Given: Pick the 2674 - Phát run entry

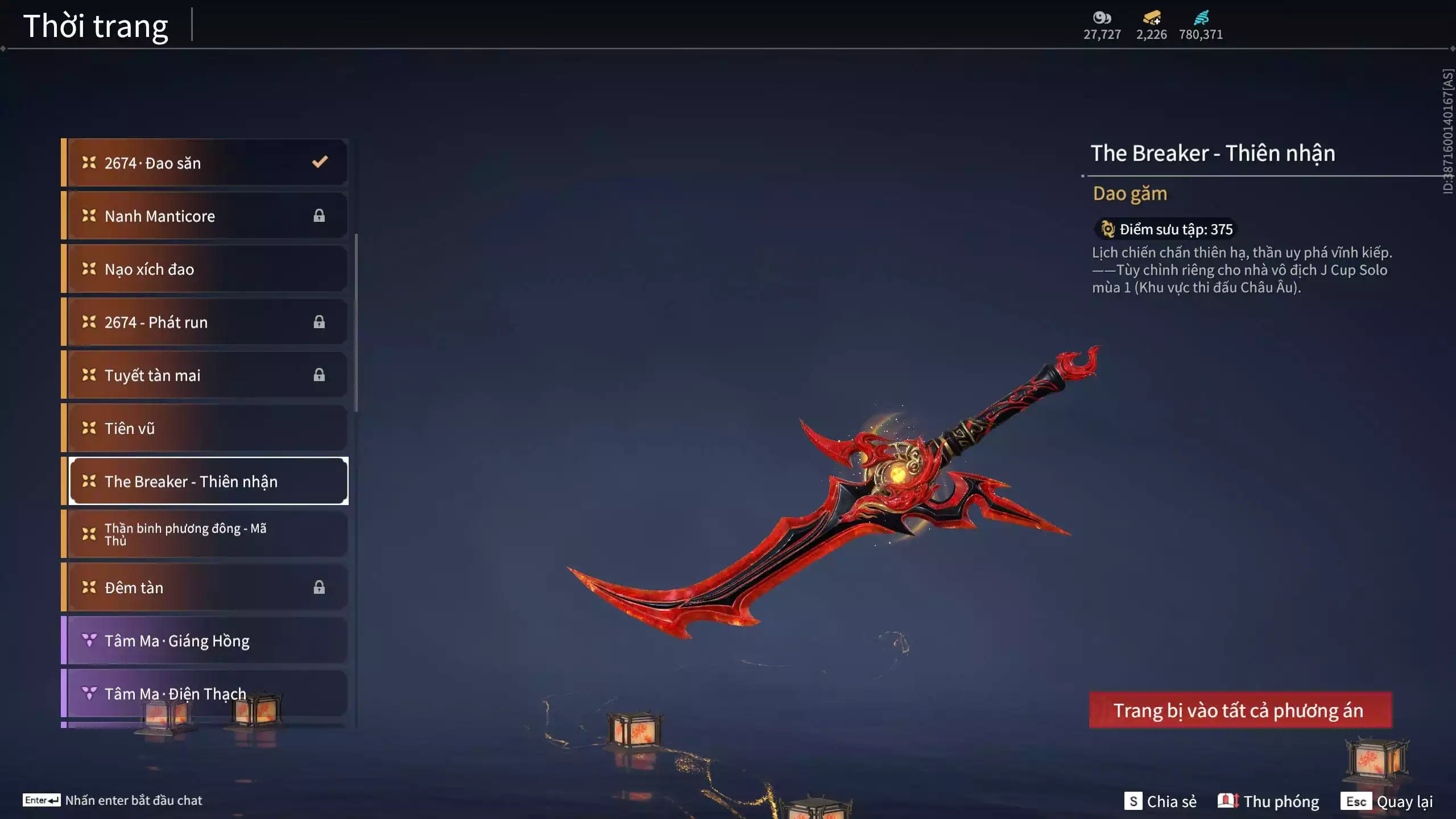Looking at the screenshot, I should pyautogui.click(x=205, y=322).
